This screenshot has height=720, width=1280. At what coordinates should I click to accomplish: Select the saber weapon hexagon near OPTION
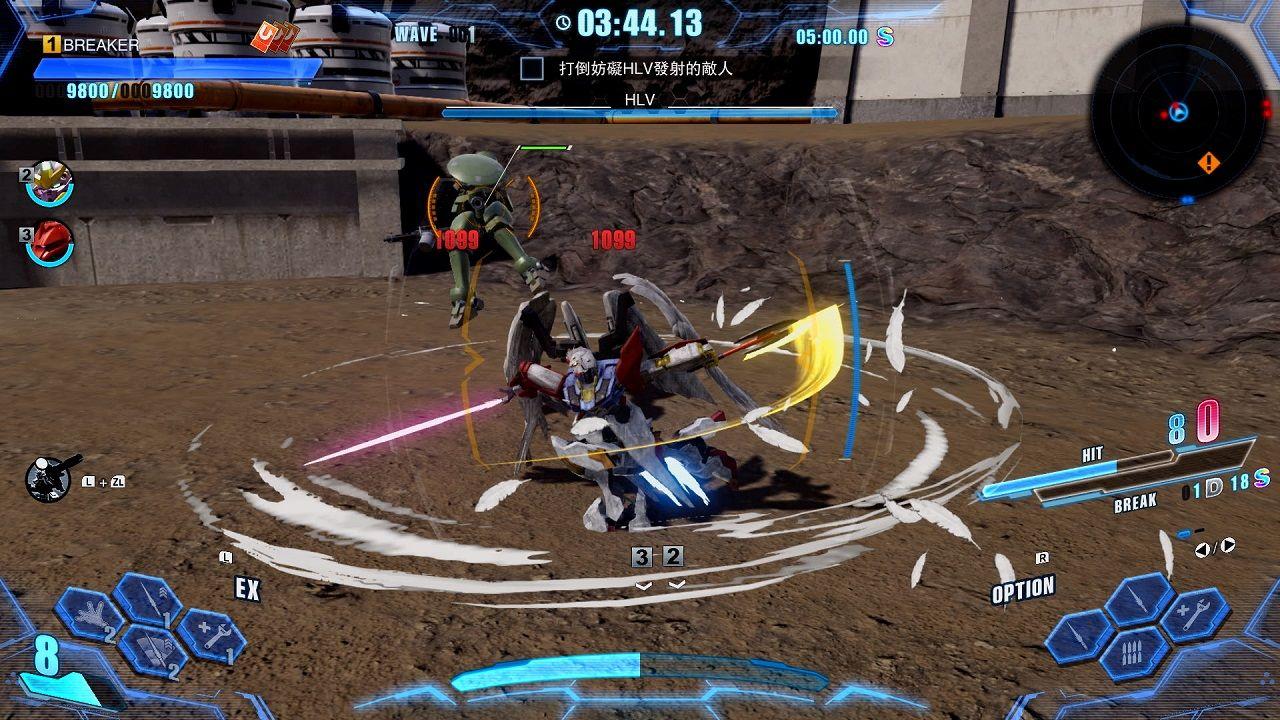[x=1078, y=636]
